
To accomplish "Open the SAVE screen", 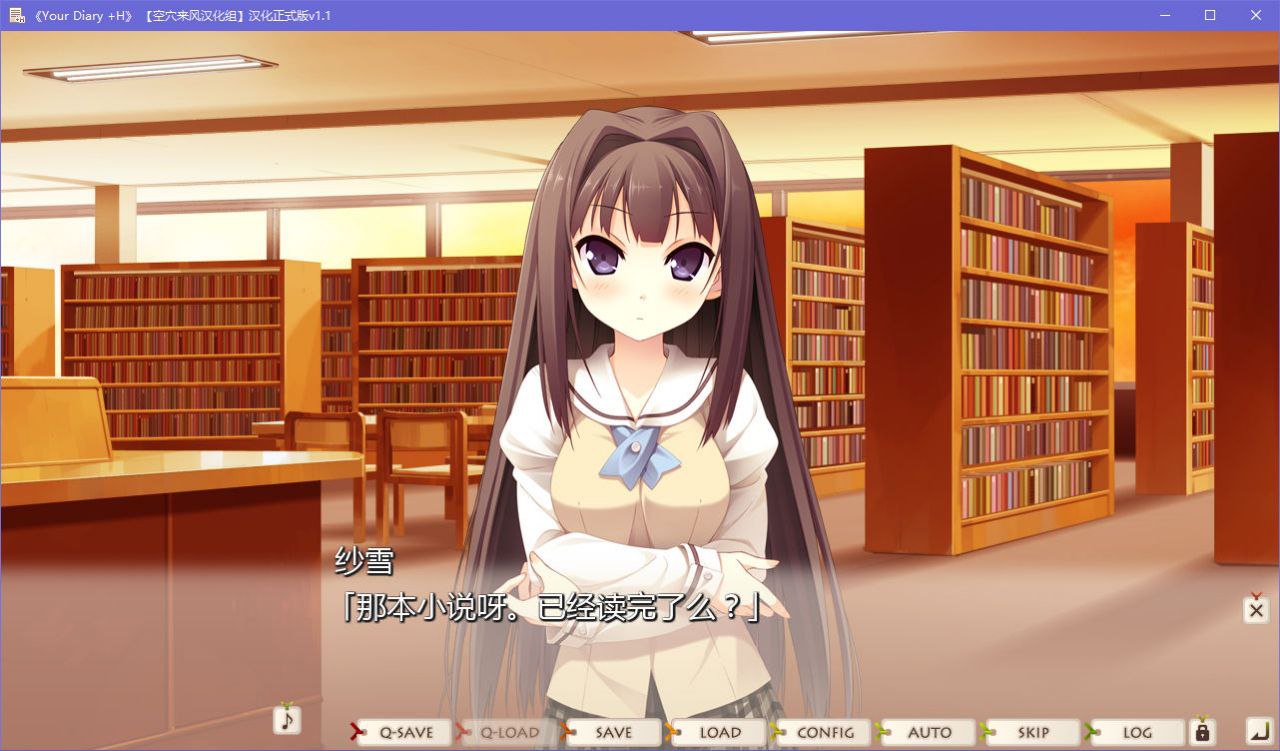I will (x=613, y=732).
